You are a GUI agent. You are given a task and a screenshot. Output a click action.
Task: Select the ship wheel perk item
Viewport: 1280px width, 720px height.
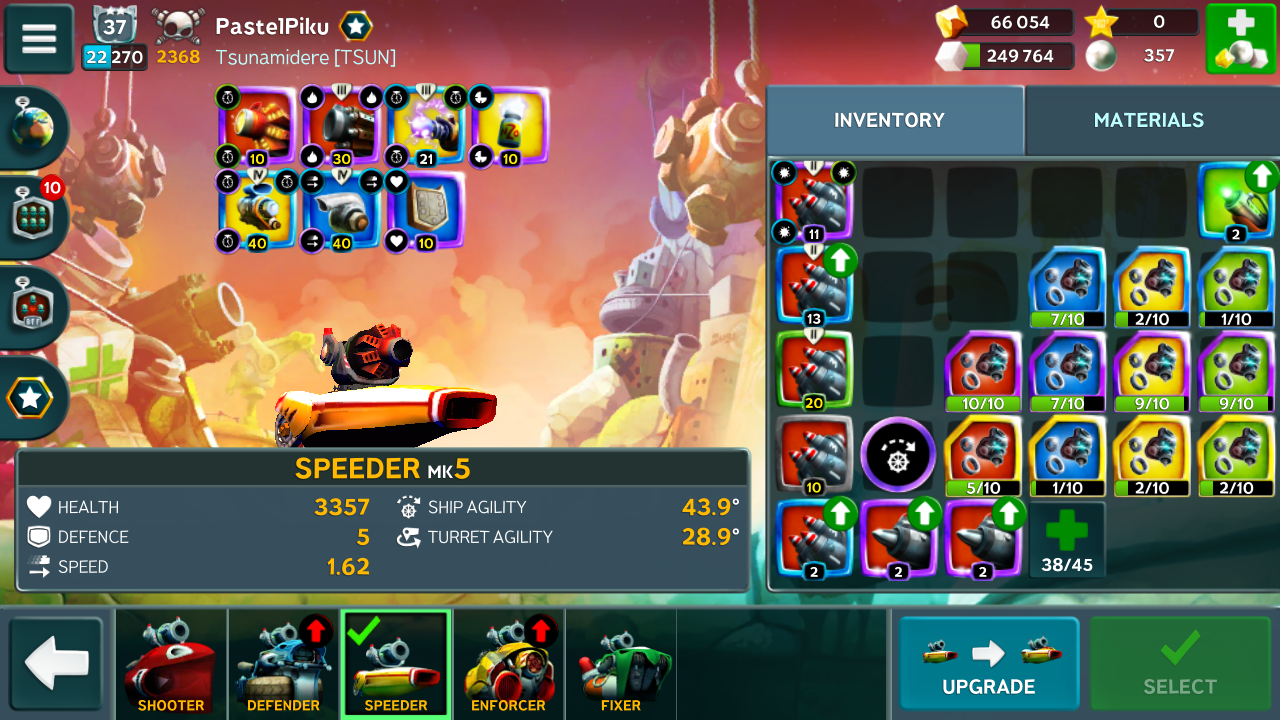[897, 455]
